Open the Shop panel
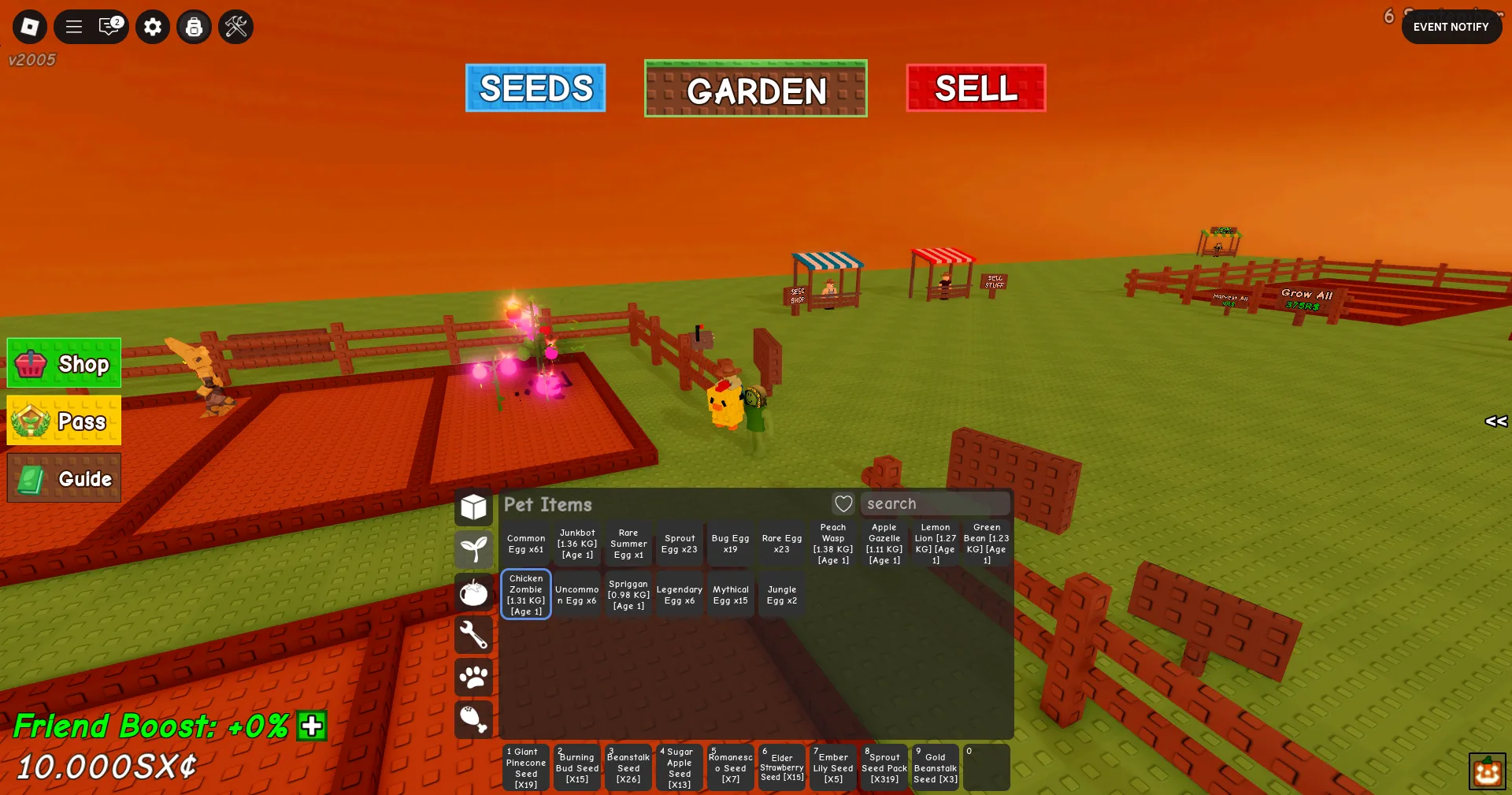Image resolution: width=1512 pixels, height=795 pixels. [x=63, y=363]
